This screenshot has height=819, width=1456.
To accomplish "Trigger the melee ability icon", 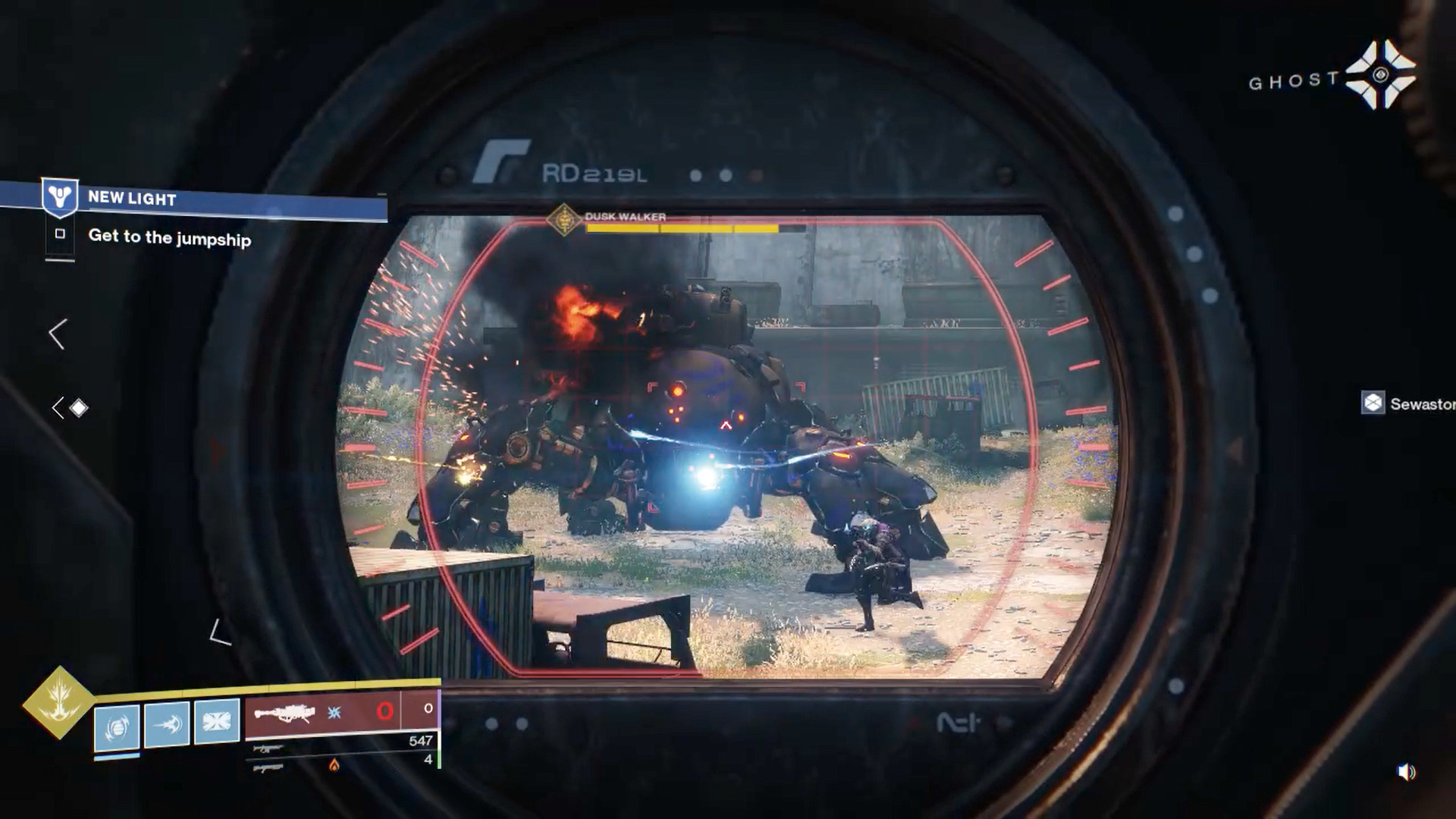I will [x=167, y=724].
